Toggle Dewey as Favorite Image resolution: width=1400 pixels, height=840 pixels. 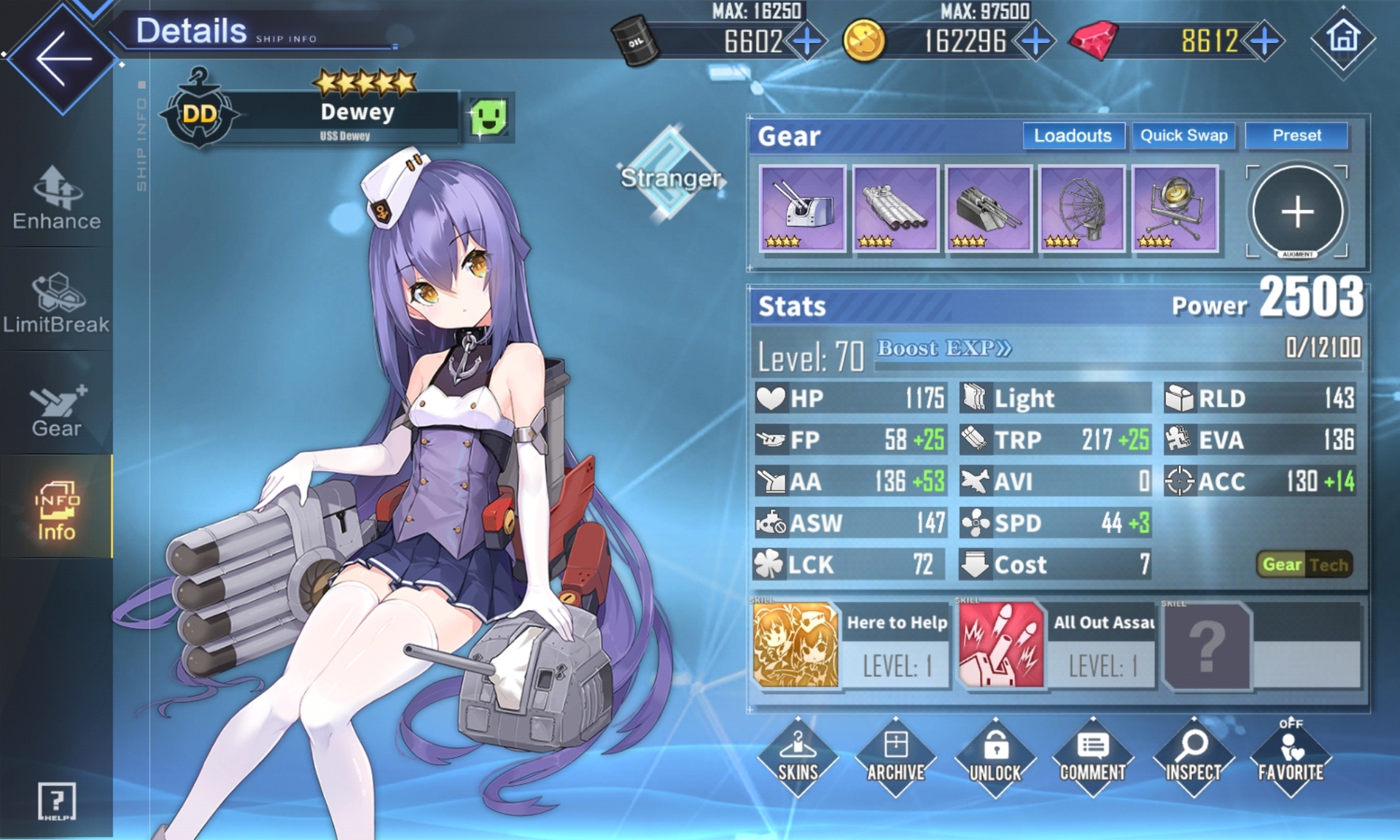1290,757
